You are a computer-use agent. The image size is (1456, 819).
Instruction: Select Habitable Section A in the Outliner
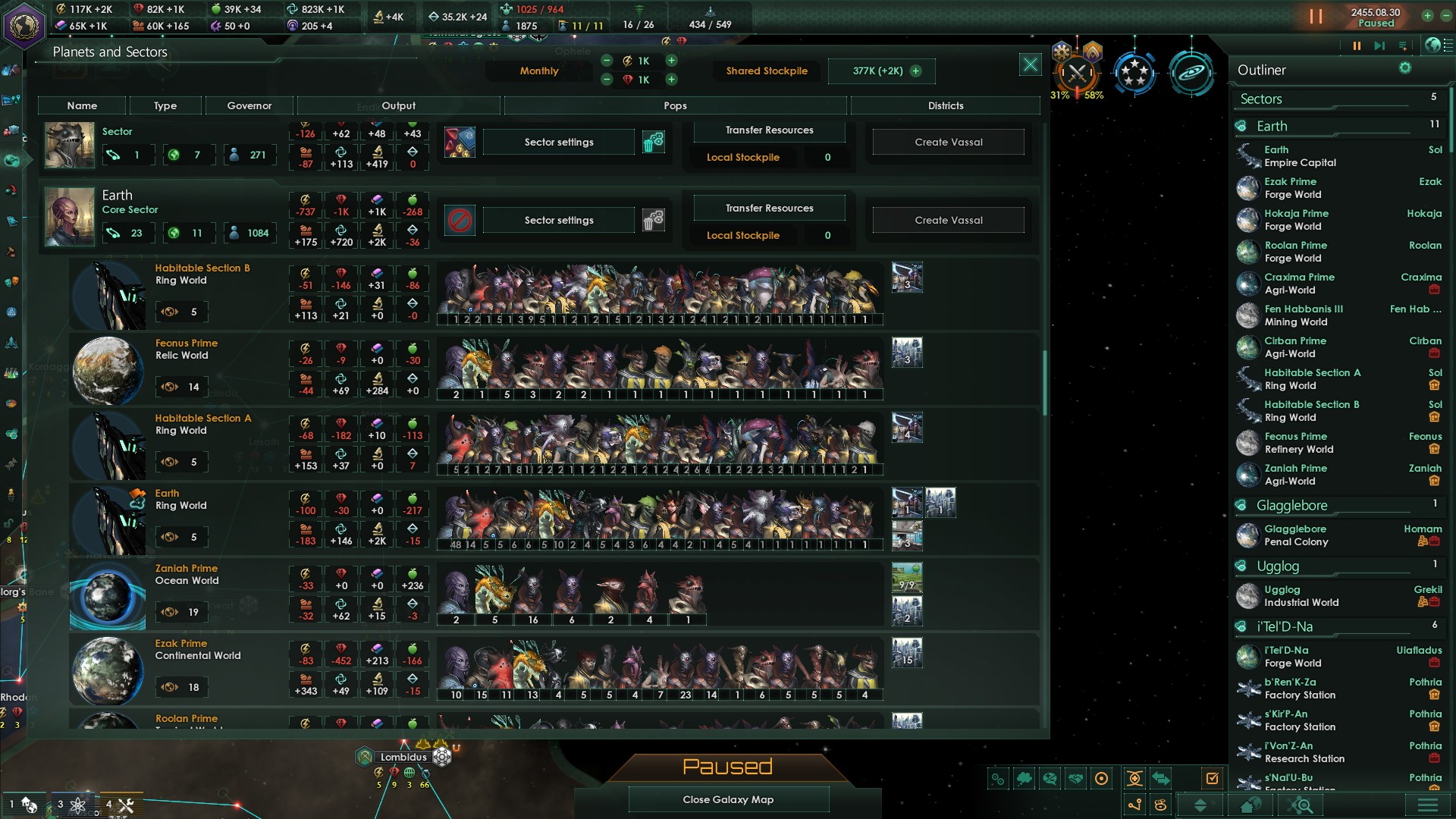pos(1312,379)
